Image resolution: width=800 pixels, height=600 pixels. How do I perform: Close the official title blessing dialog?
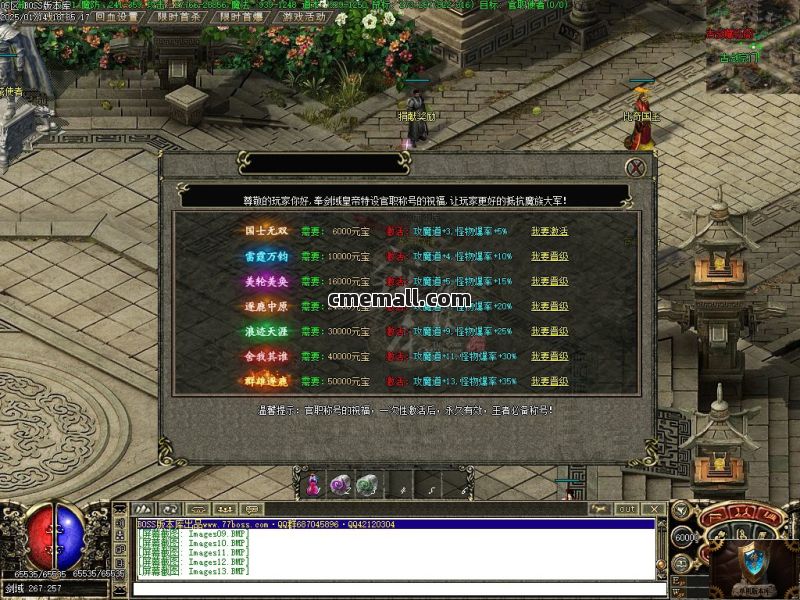634,168
